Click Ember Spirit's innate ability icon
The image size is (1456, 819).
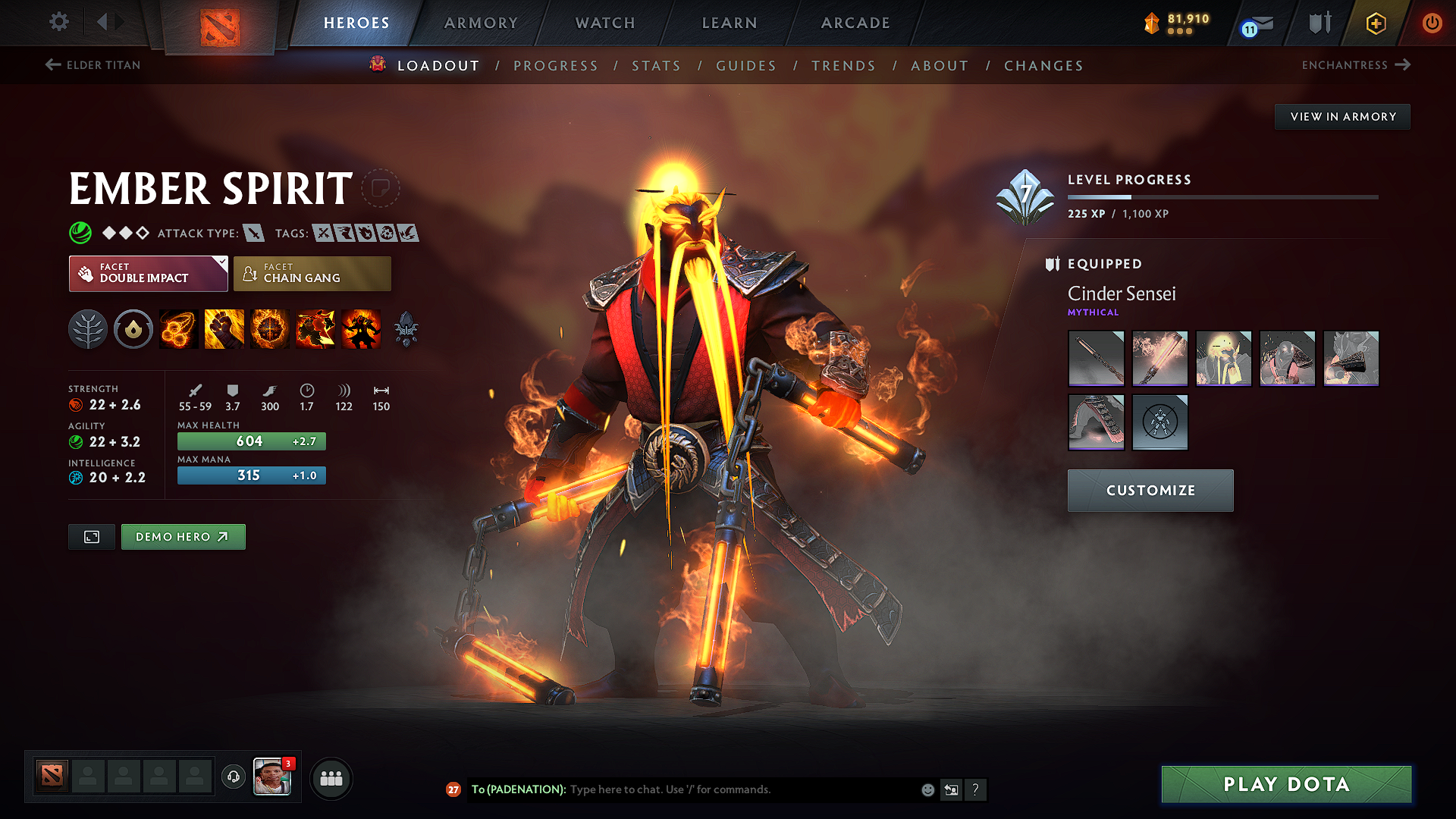click(133, 329)
